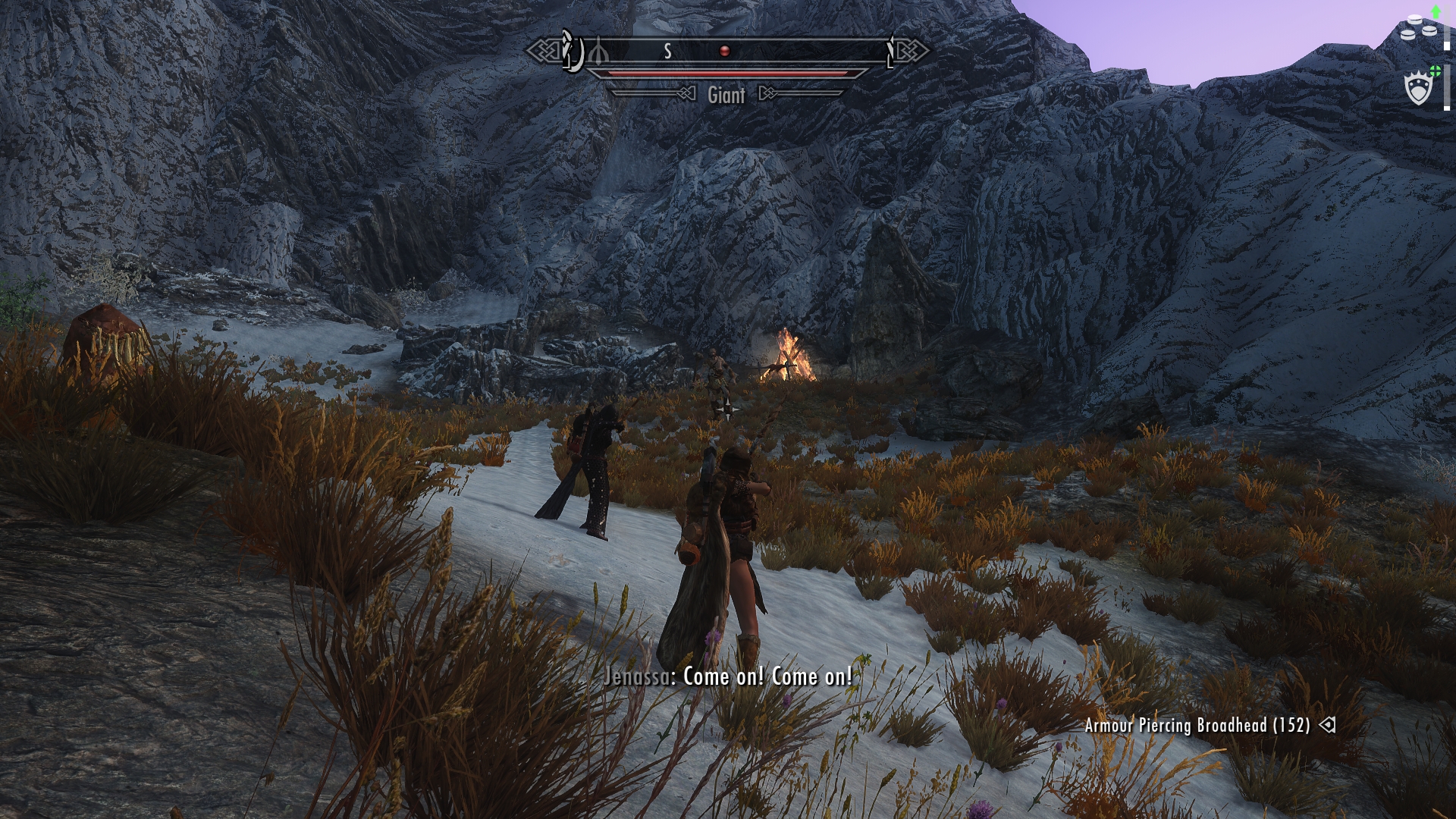Select the trident-shaped location marker on compass
This screenshot has width=1456, height=819.
pos(598,52)
